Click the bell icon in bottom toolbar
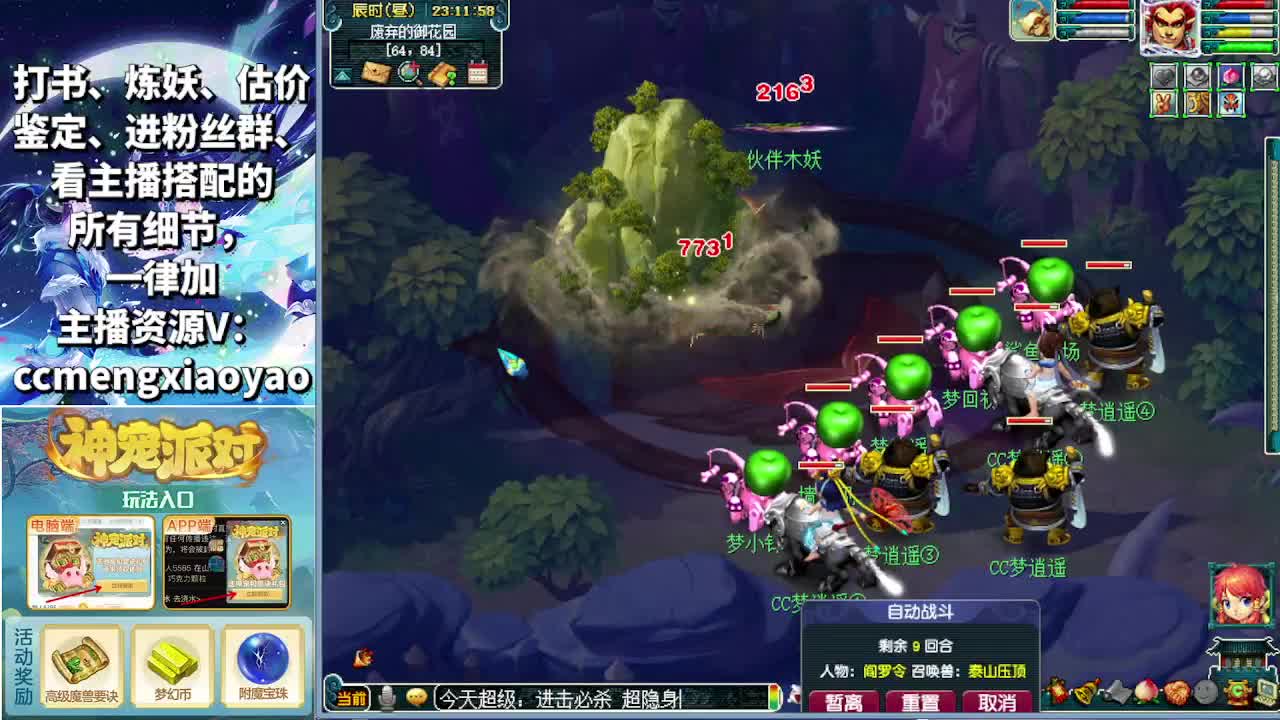1280x720 pixels. 1085,691
